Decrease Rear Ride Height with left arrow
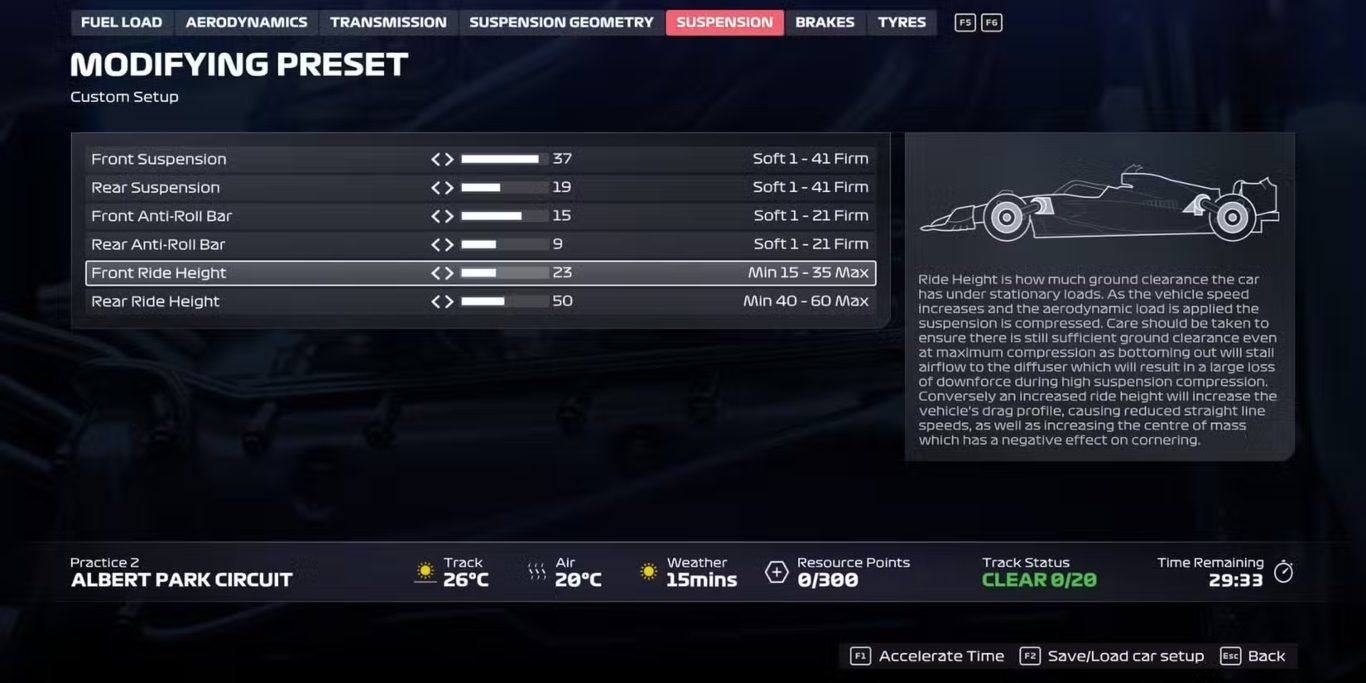This screenshot has height=683, width=1366. pos(436,301)
